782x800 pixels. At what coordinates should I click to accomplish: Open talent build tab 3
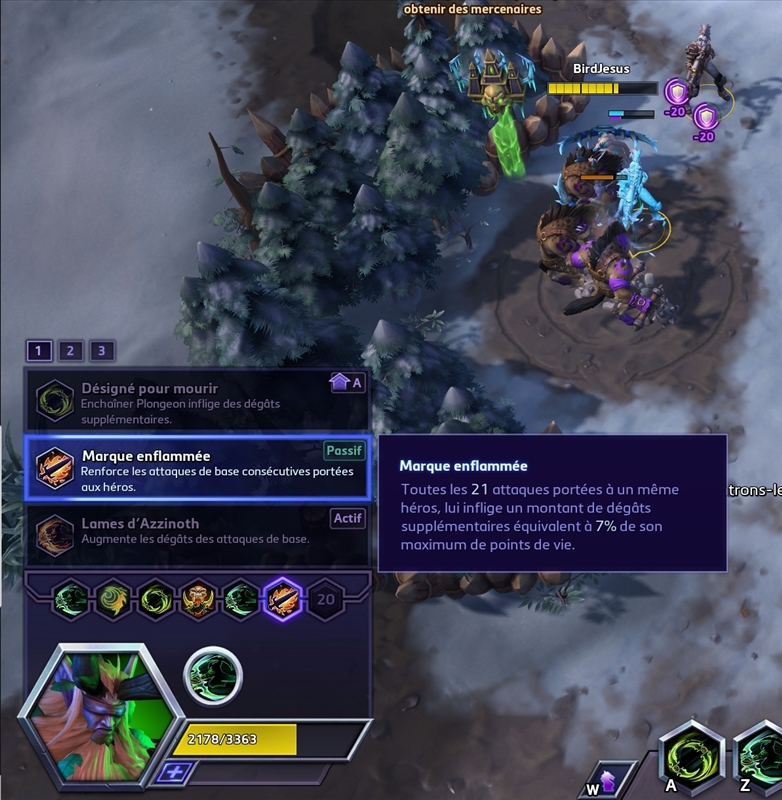[101, 350]
